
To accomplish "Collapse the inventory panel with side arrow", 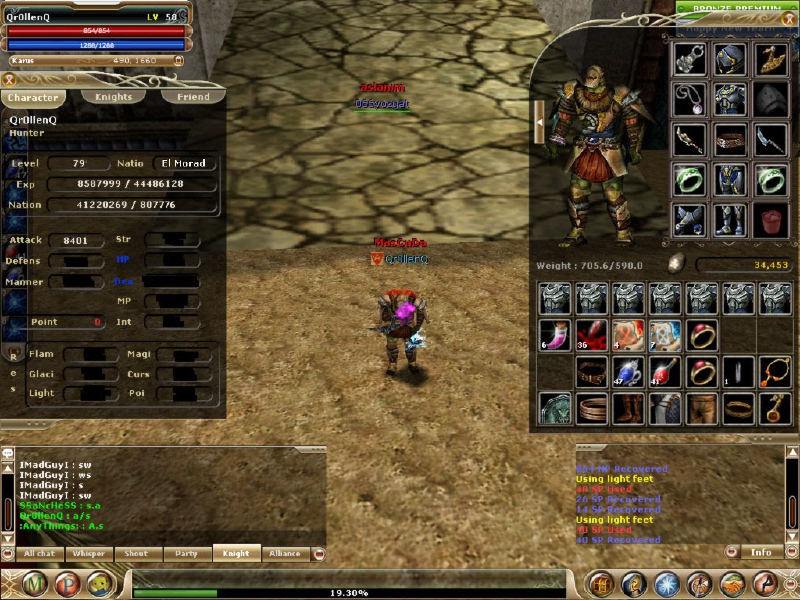I will coord(539,122).
